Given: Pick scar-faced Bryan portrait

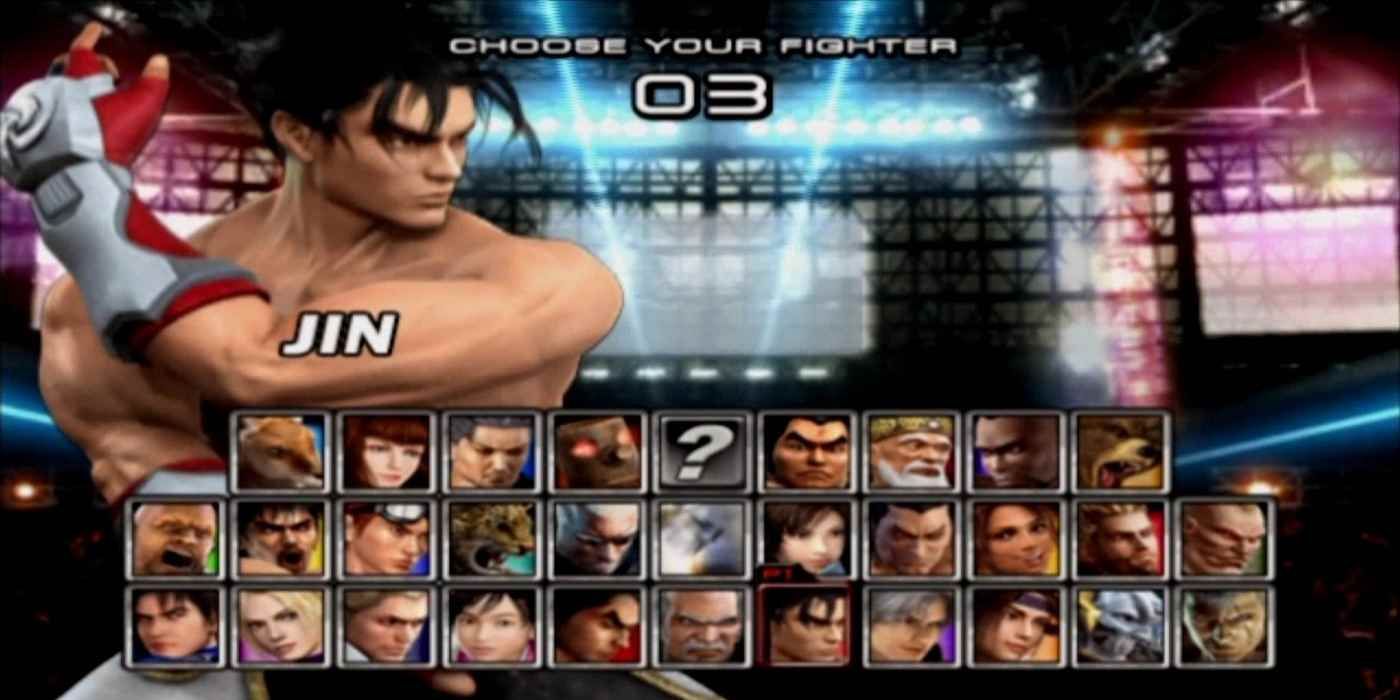Looking at the screenshot, I should tap(1226, 538).
